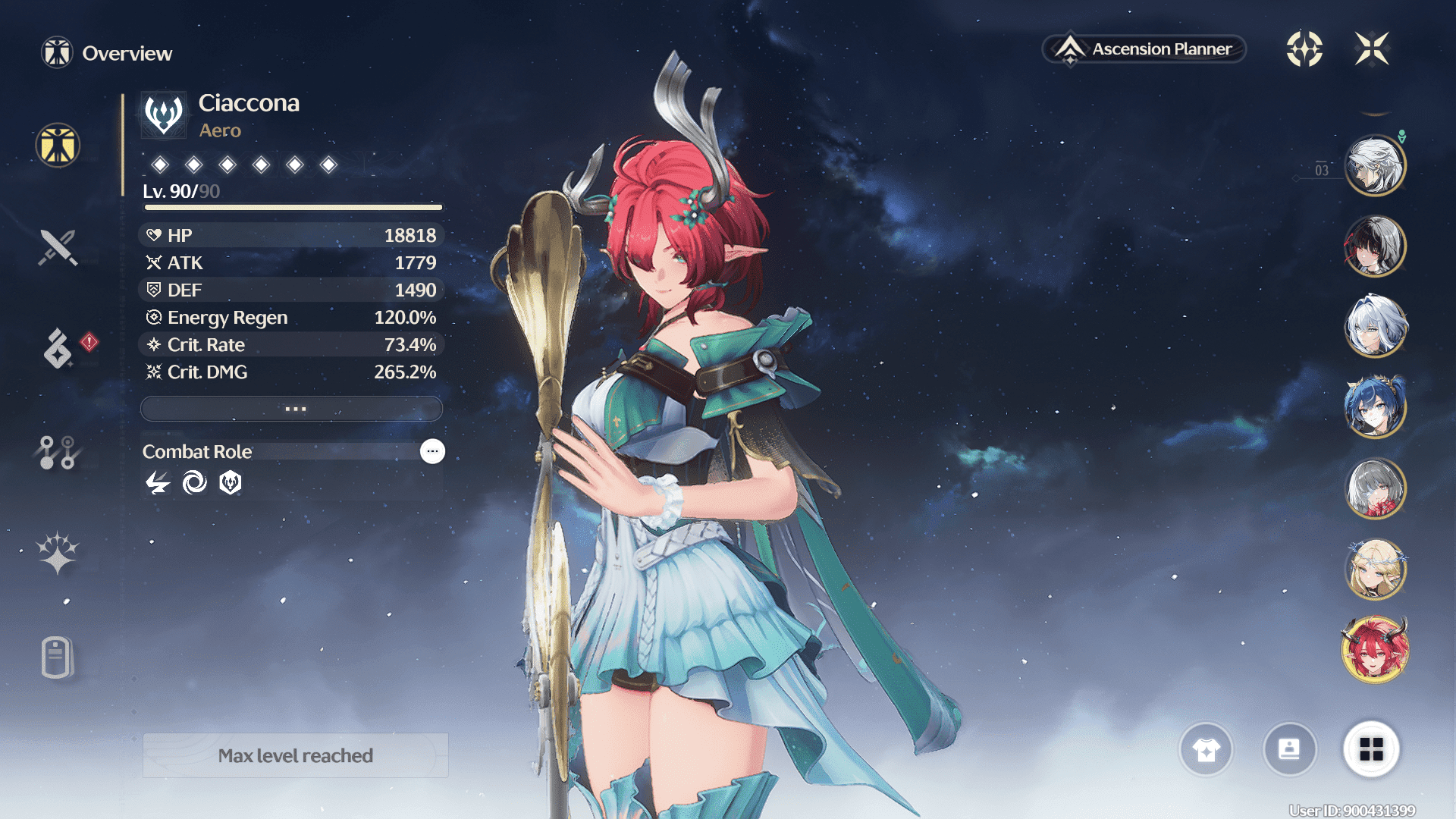Choose the gray-haired character with red flowers
Viewport: 1456px width, 819px height.
click(1375, 488)
